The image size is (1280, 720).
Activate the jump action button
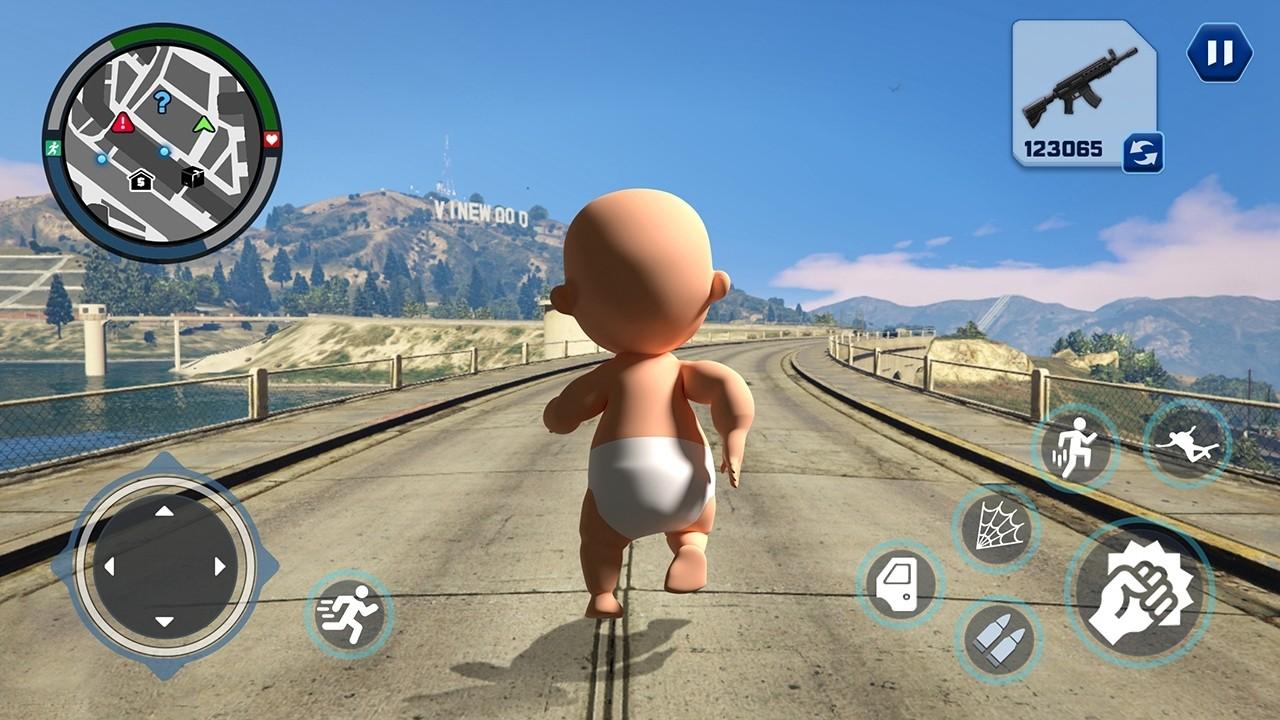(x=1075, y=448)
